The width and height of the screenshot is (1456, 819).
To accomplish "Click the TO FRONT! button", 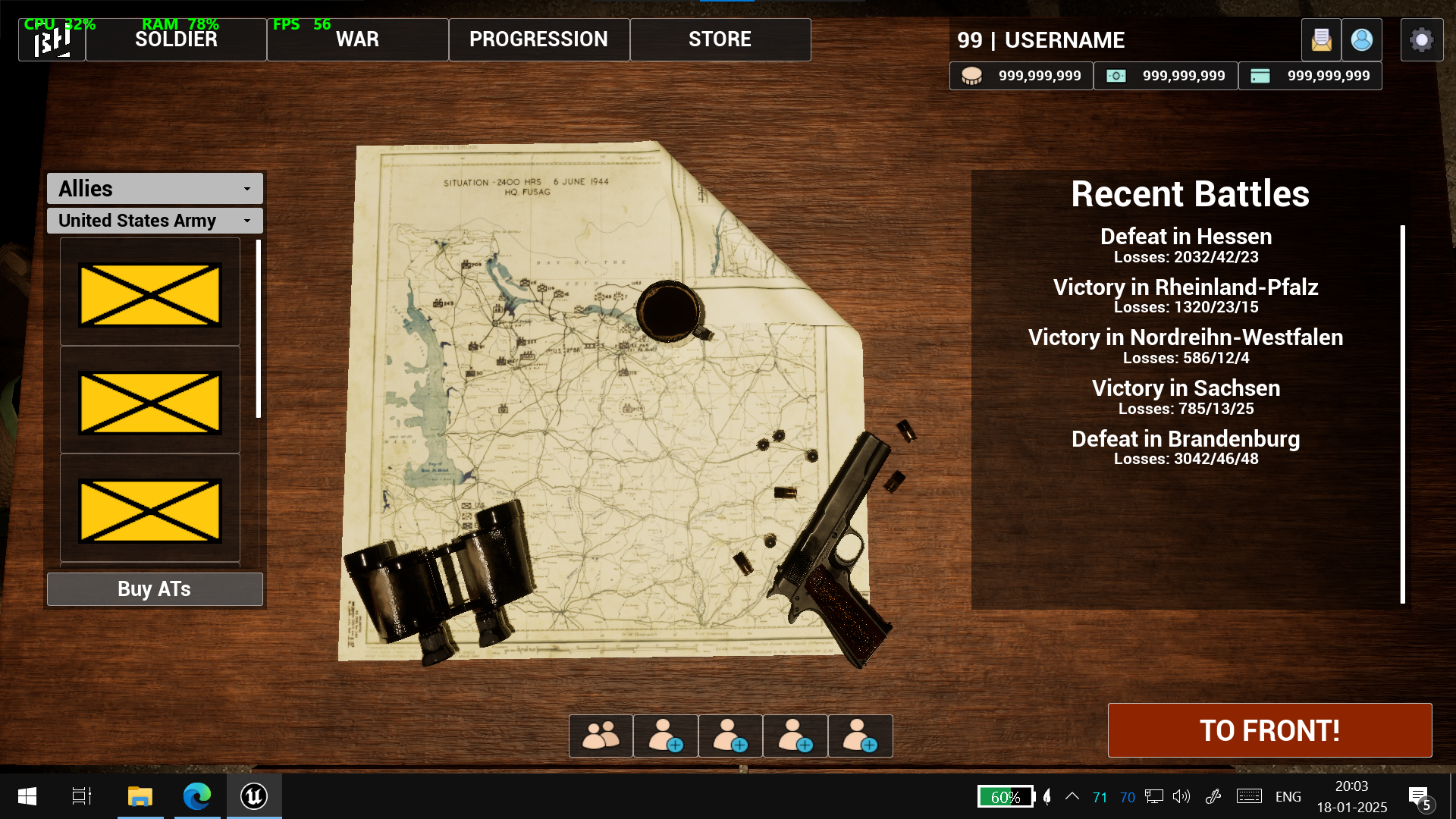I will (1269, 730).
